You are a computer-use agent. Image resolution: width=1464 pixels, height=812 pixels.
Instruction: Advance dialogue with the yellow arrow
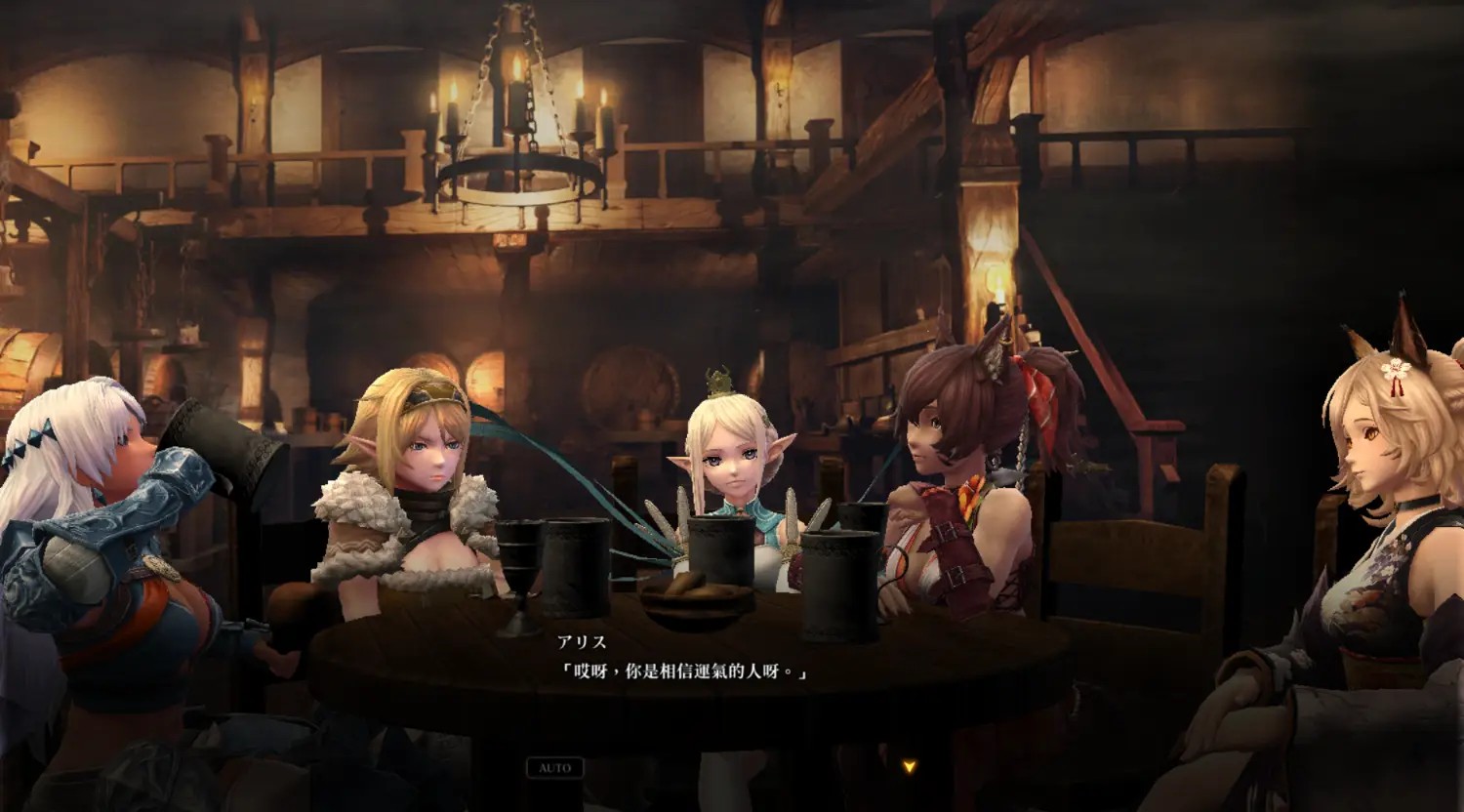pyautogui.click(x=909, y=767)
